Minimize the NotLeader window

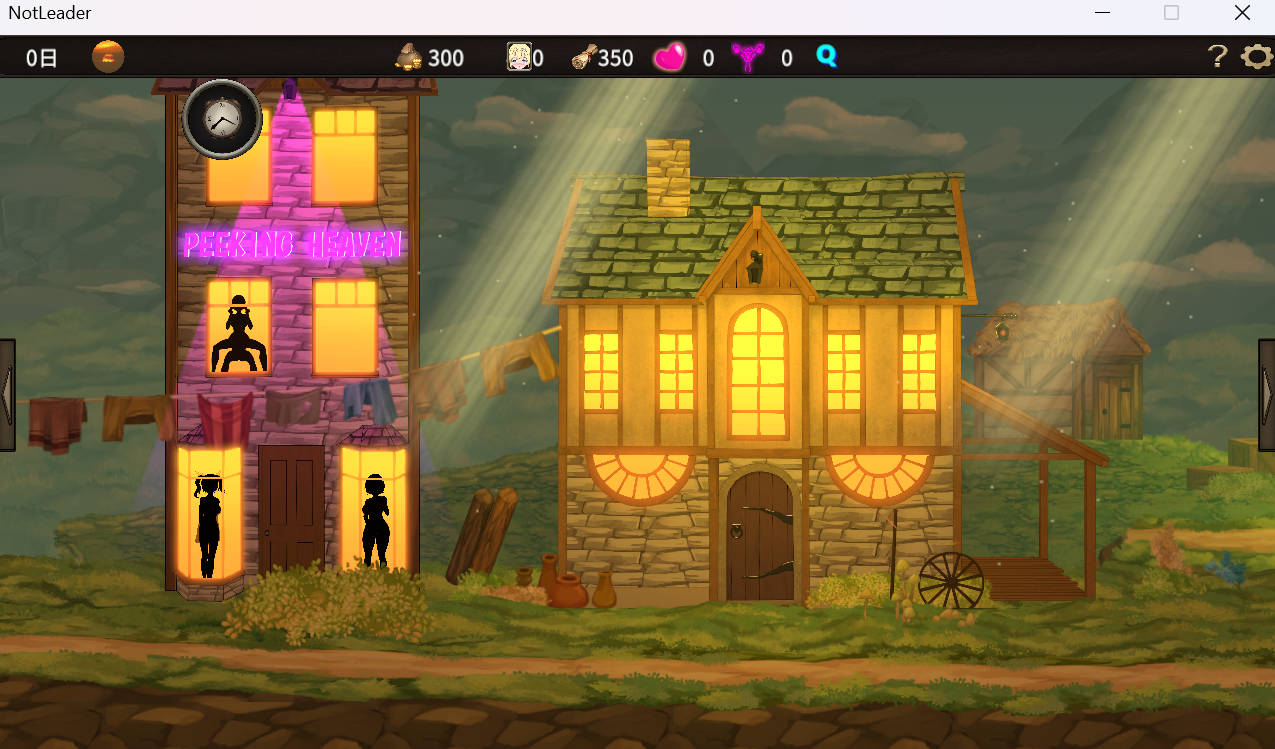(1102, 13)
